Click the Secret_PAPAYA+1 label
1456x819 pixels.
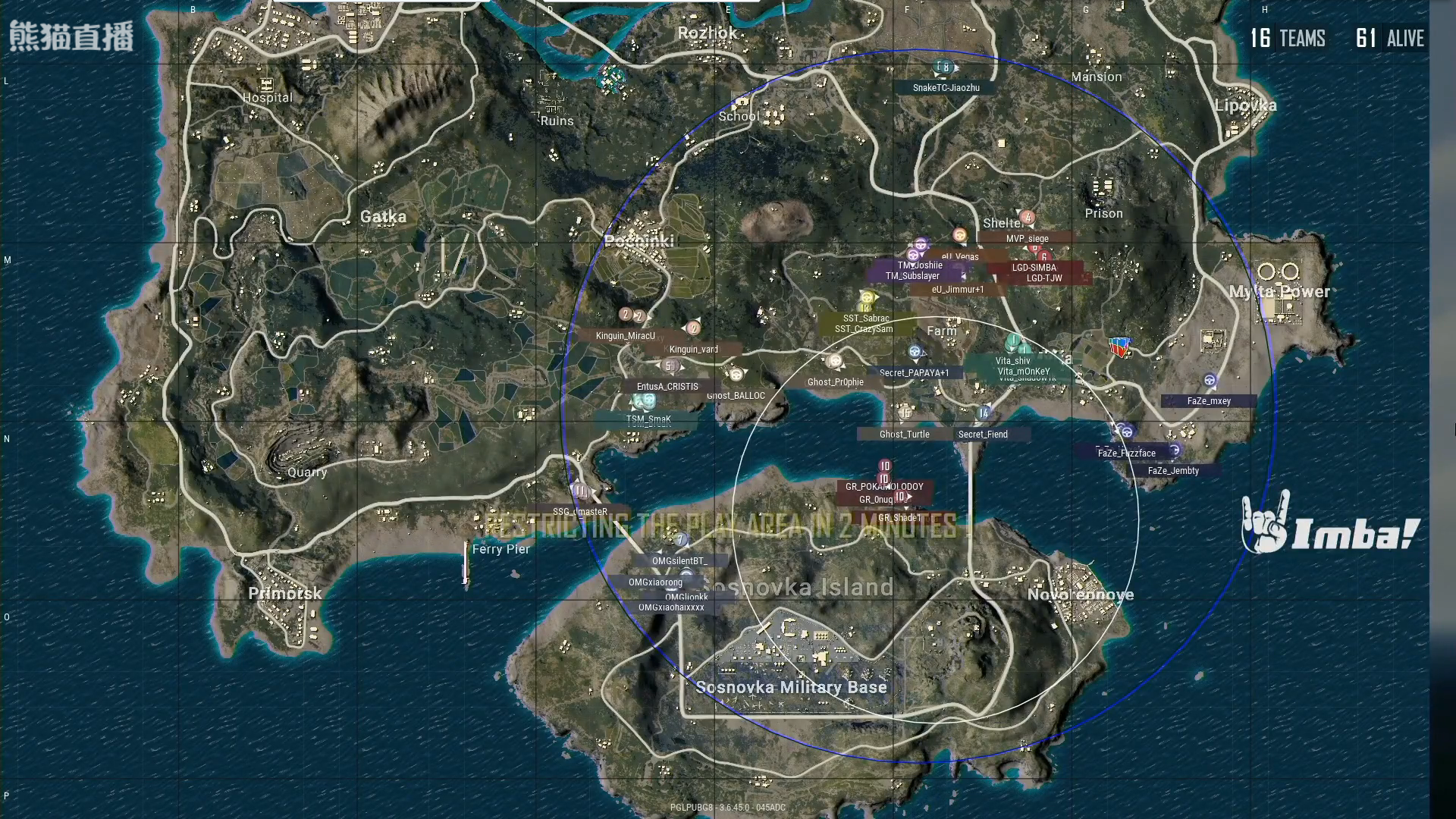click(914, 373)
